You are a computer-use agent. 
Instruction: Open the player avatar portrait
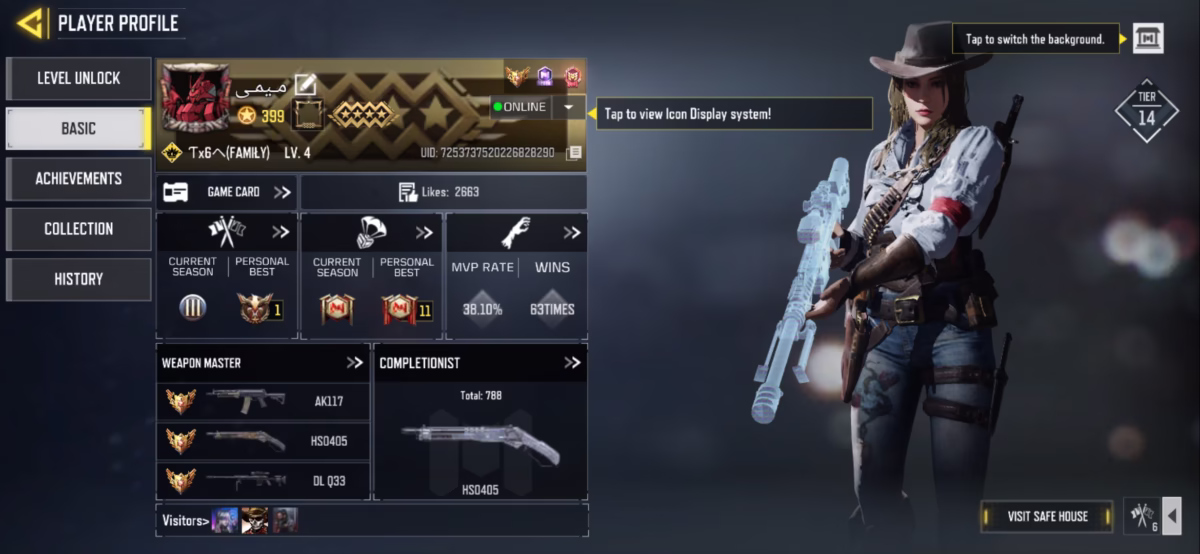point(196,98)
